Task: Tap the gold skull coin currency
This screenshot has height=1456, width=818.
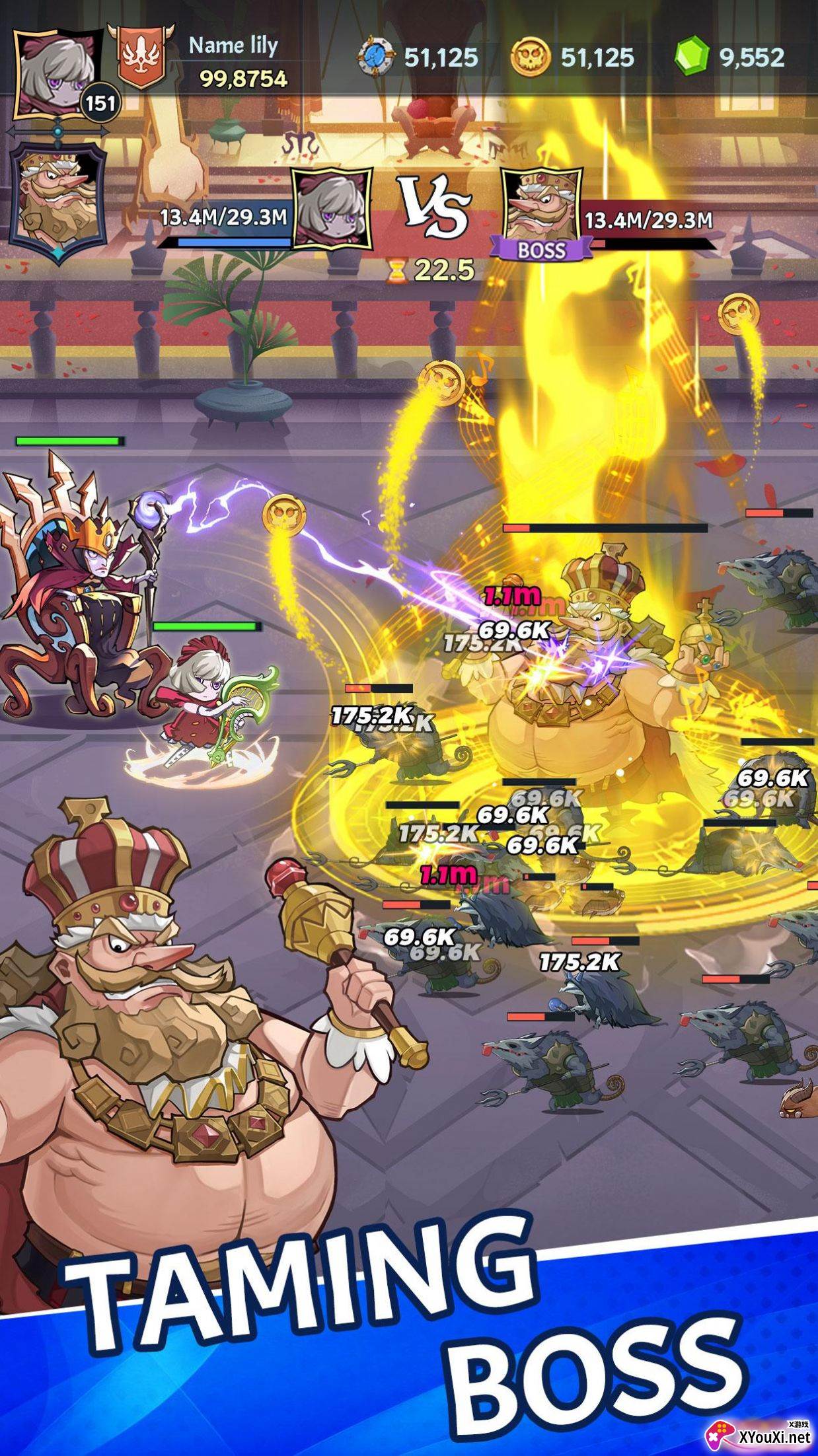Action: [530, 57]
